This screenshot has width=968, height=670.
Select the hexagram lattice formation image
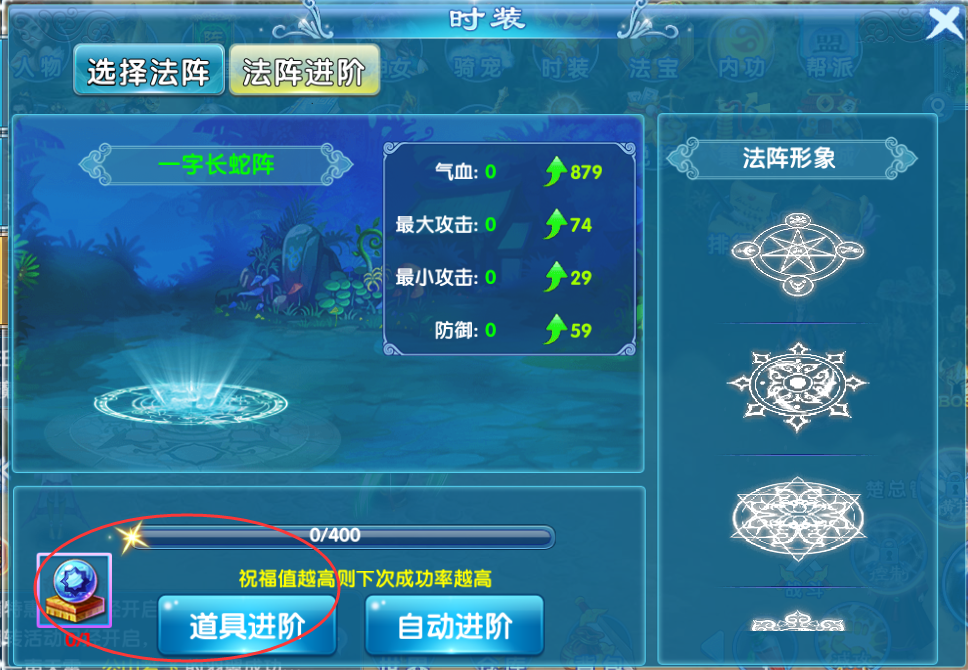coord(797,515)
